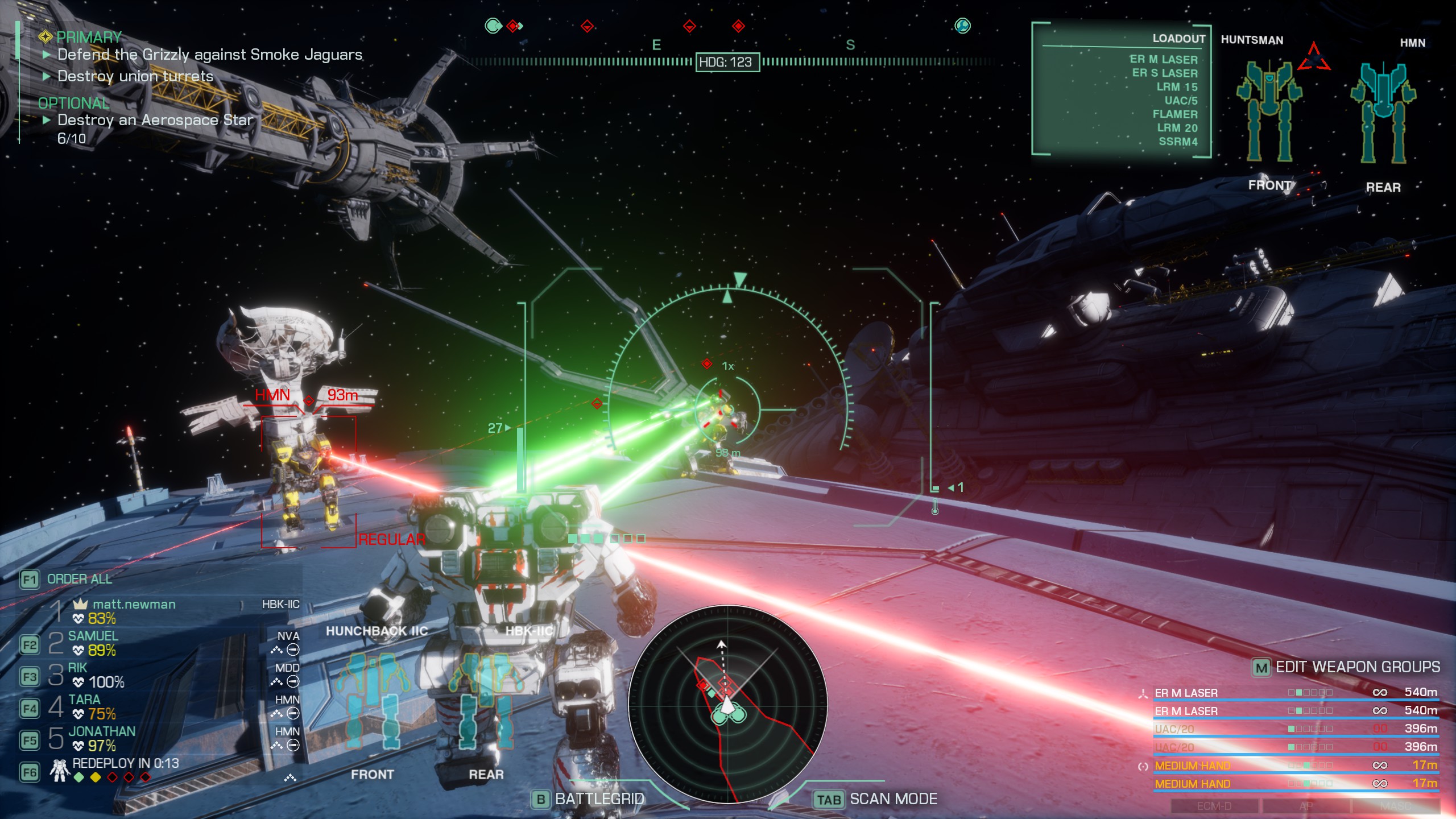
Task: Click the HDG compass heading box
Action: [727, 62]
